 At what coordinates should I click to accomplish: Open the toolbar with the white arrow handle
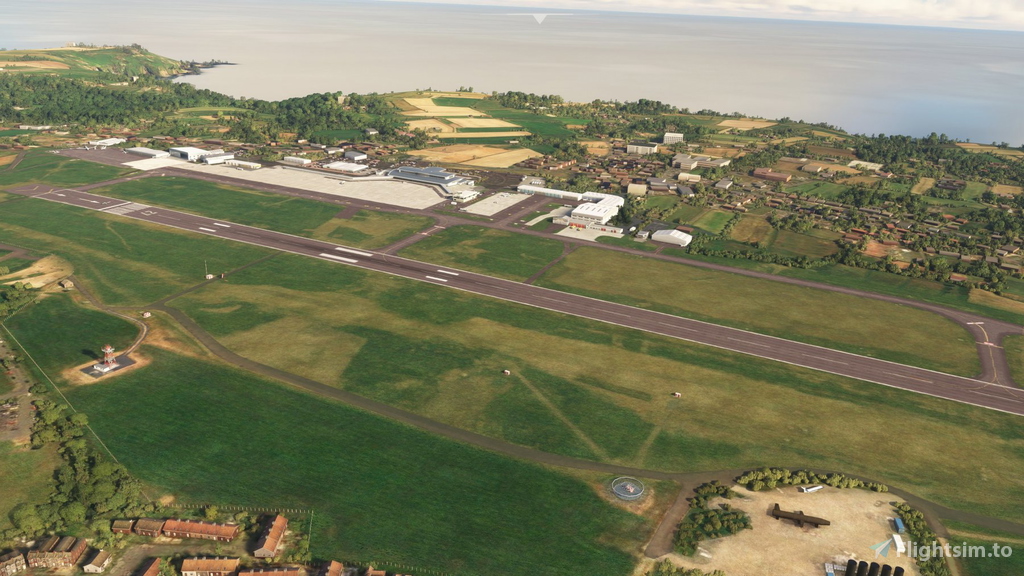539,17
